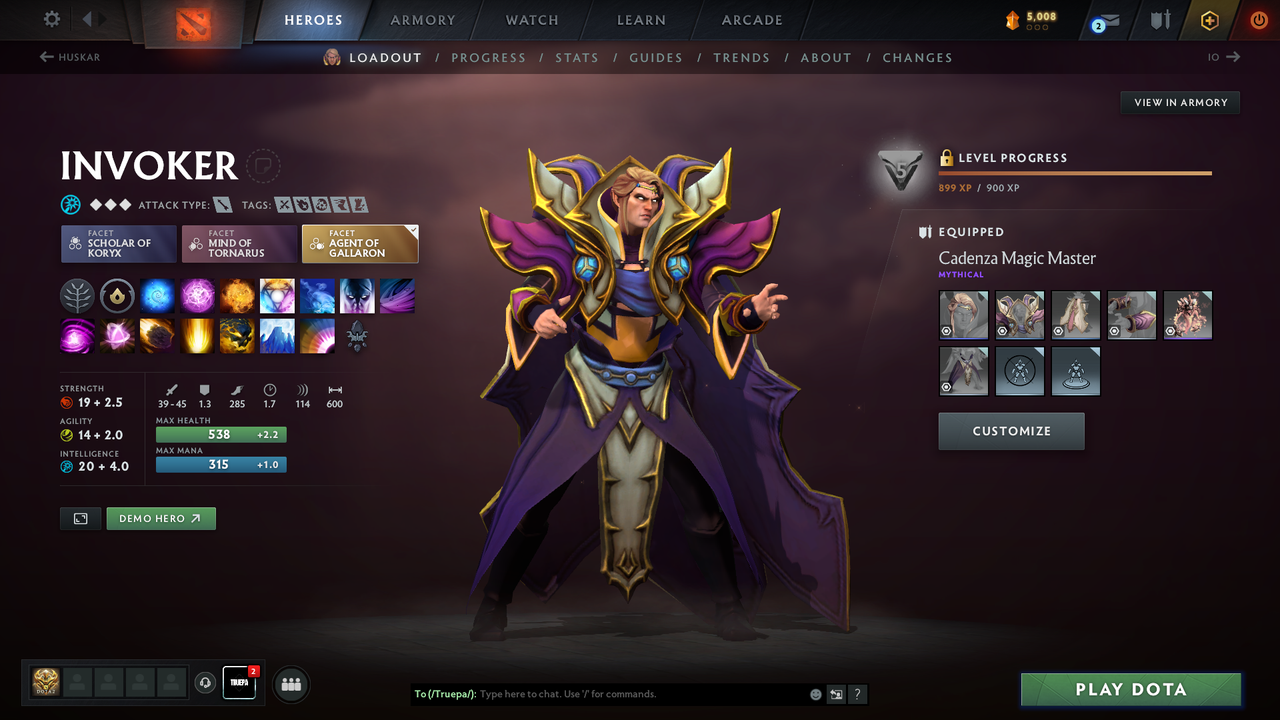Click the XP level progress bar
1280x720 pixels.
(x=1075, y=171)
